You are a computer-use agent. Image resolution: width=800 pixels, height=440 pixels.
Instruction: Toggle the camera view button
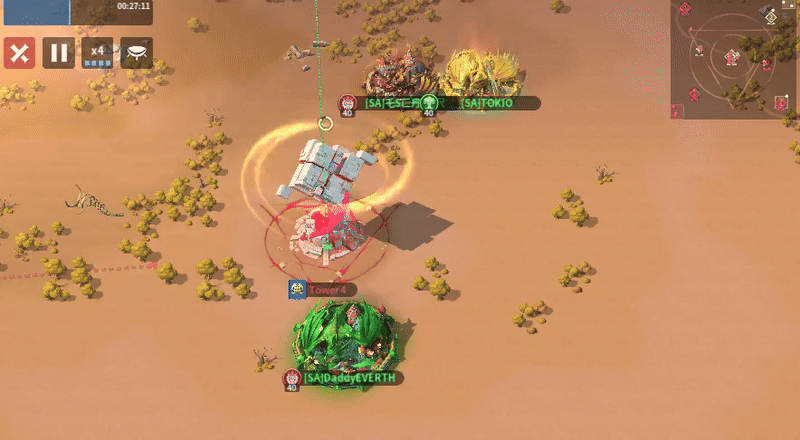point(137,52)
